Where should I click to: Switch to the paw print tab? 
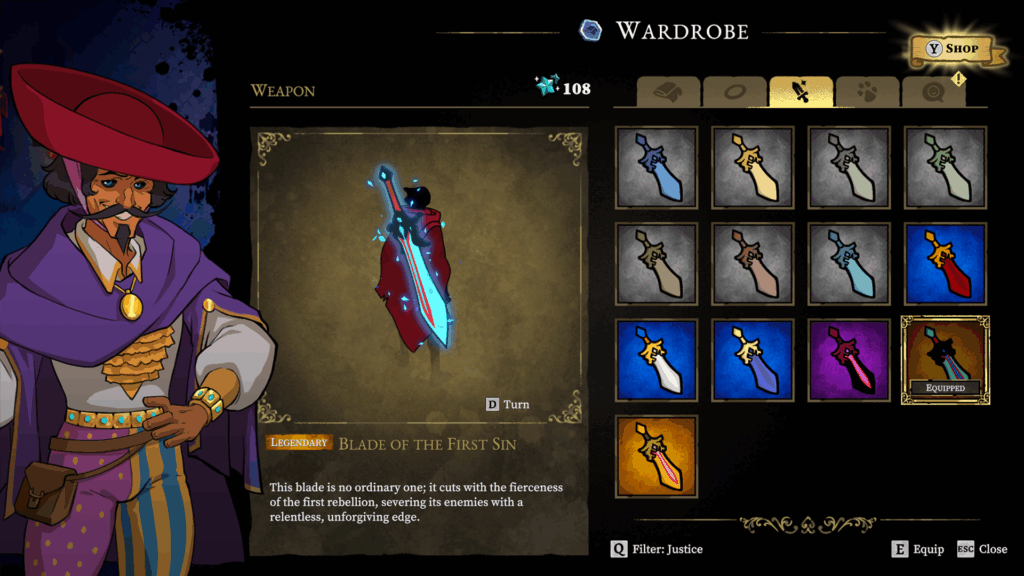point(867,92)
